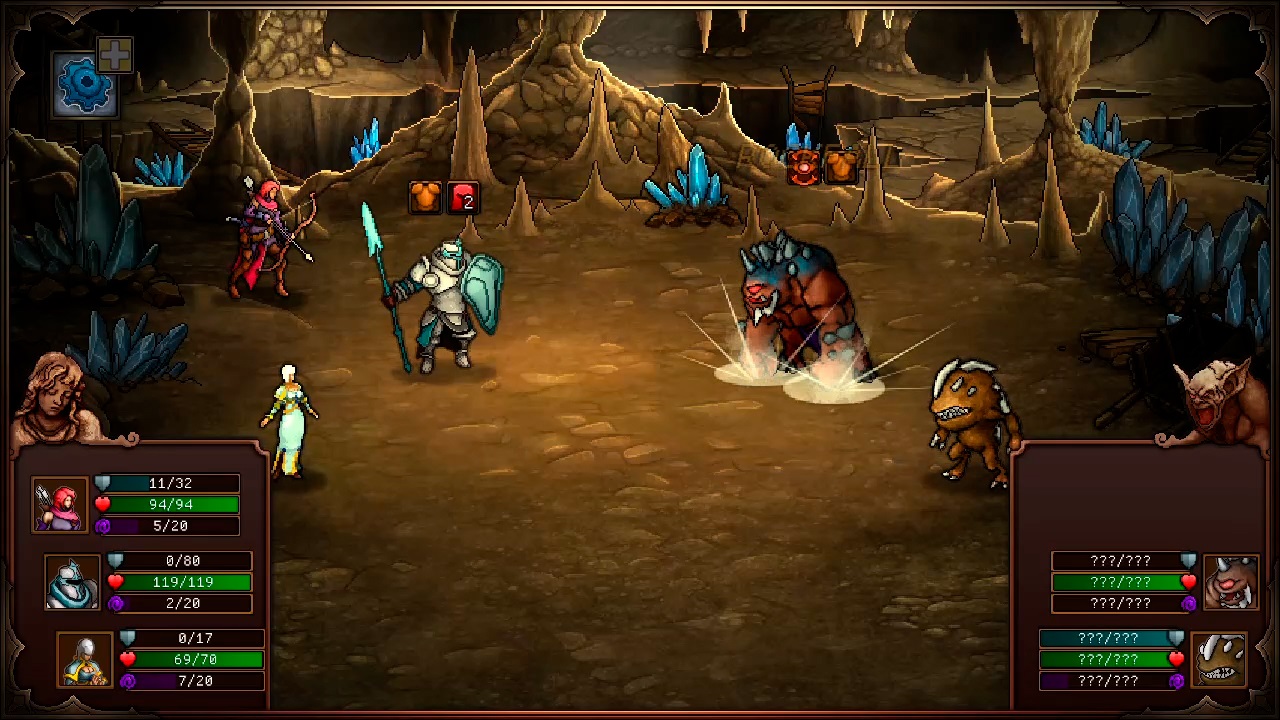Click the red stack-2 debuff icon above the knight
1280x720 pixels.
[462, 197]
